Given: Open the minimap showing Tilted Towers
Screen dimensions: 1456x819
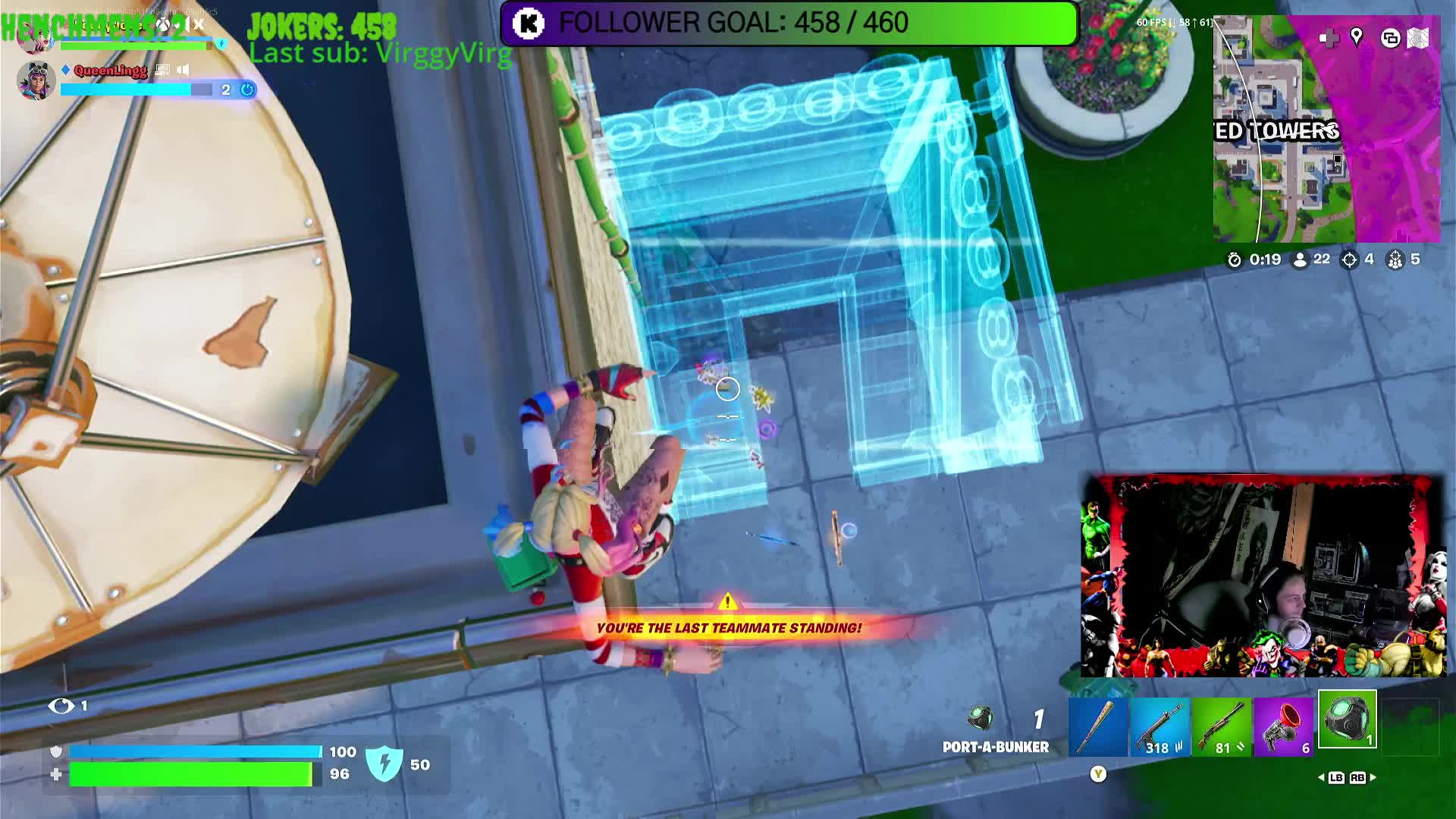Looking at the screenshot, I should pyautogui.click(x=1326, y=129).
